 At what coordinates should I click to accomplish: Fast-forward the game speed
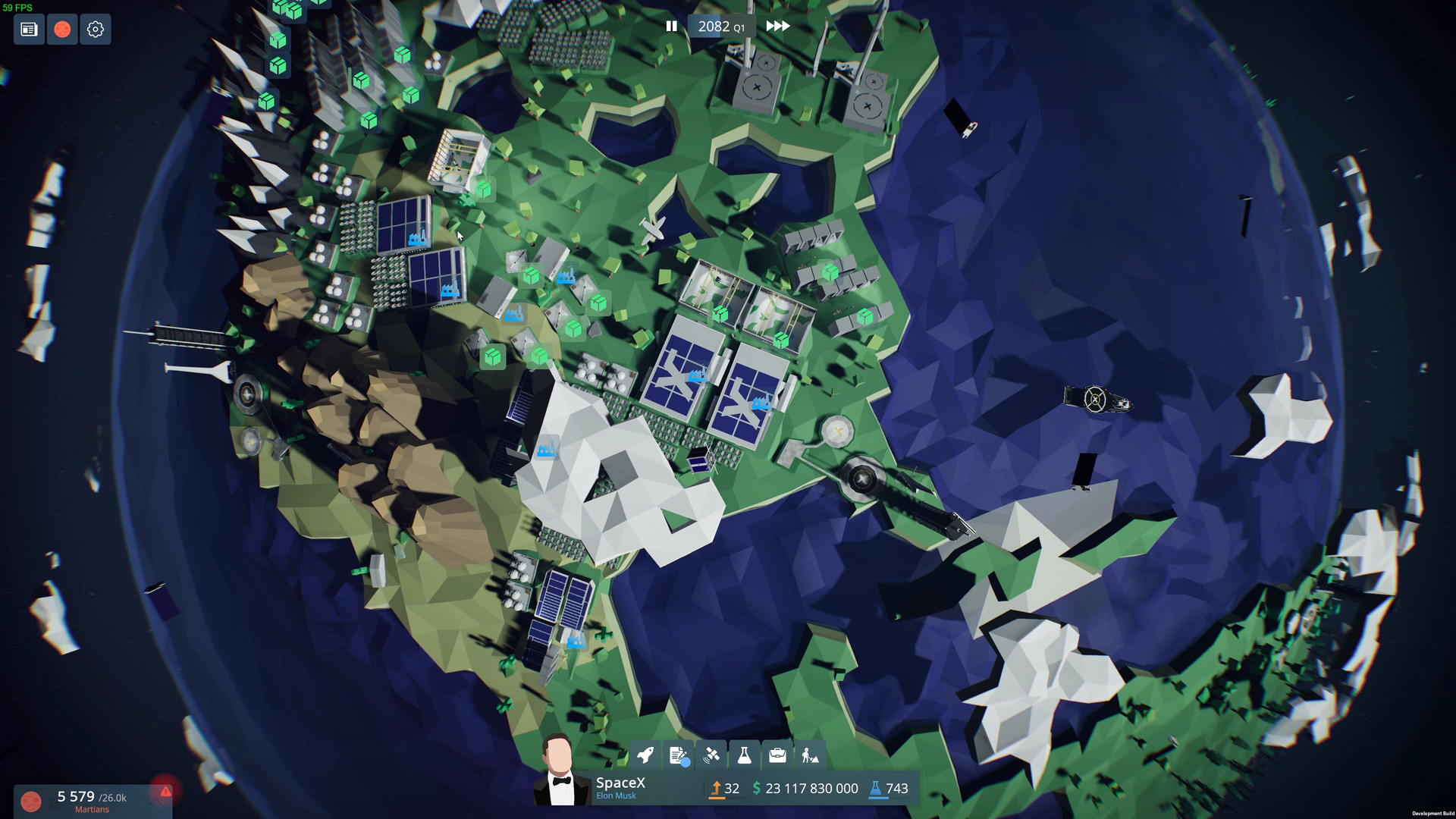click(777, 26)
